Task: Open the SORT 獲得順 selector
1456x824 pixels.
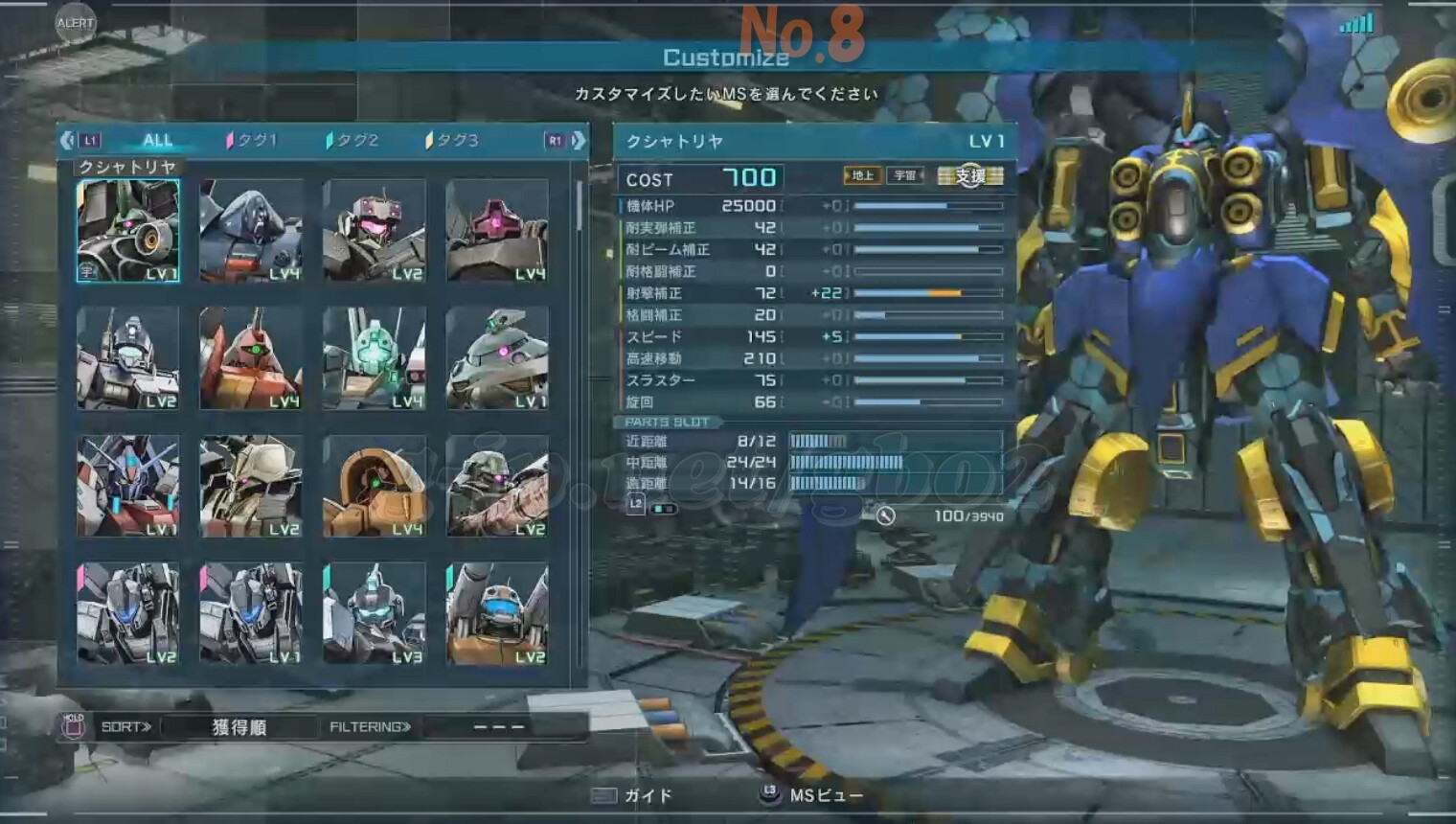Action: pos(239,727)
